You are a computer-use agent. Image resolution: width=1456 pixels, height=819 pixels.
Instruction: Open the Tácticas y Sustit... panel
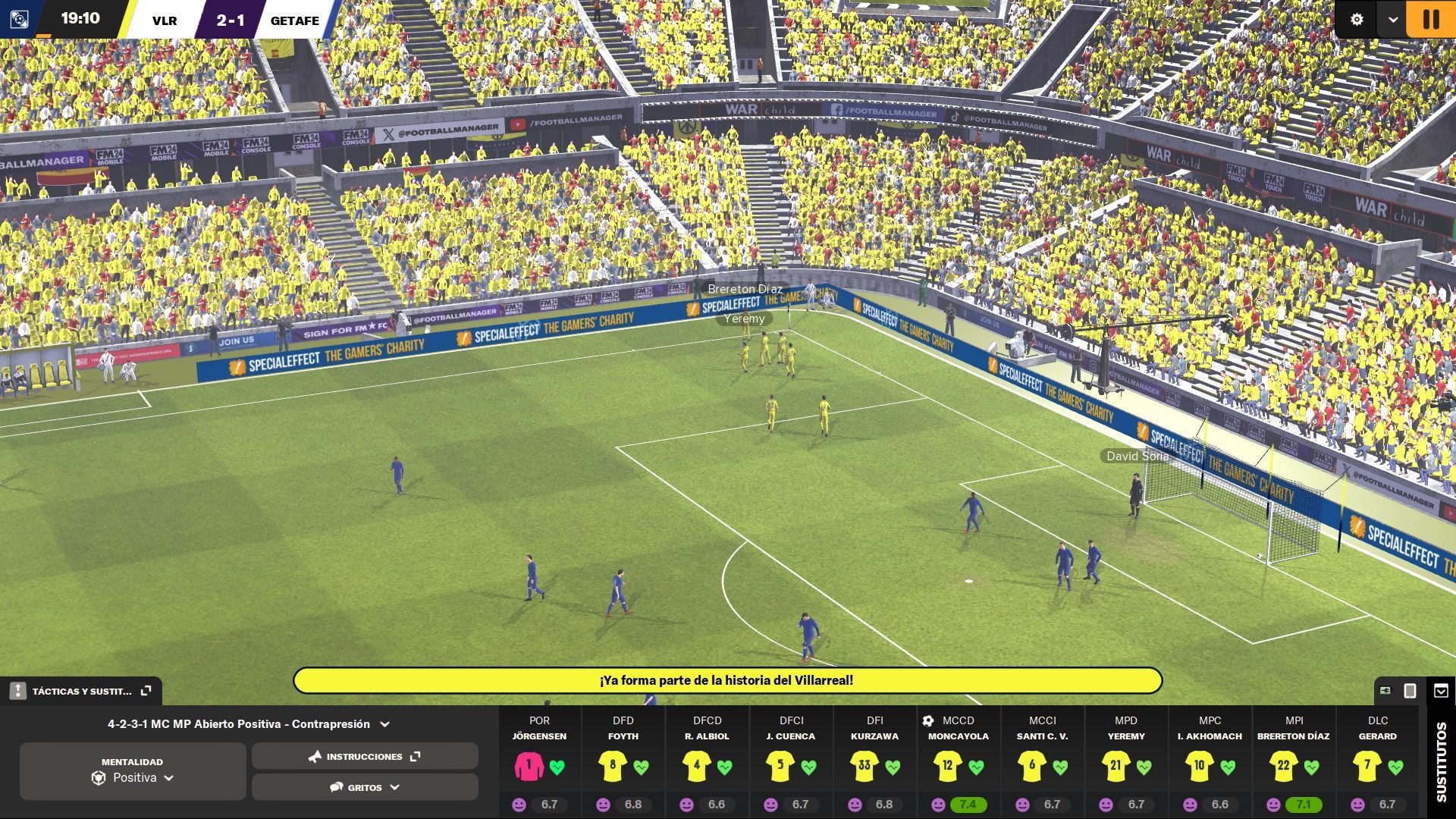pyautogui.click(x=81, y=691)
